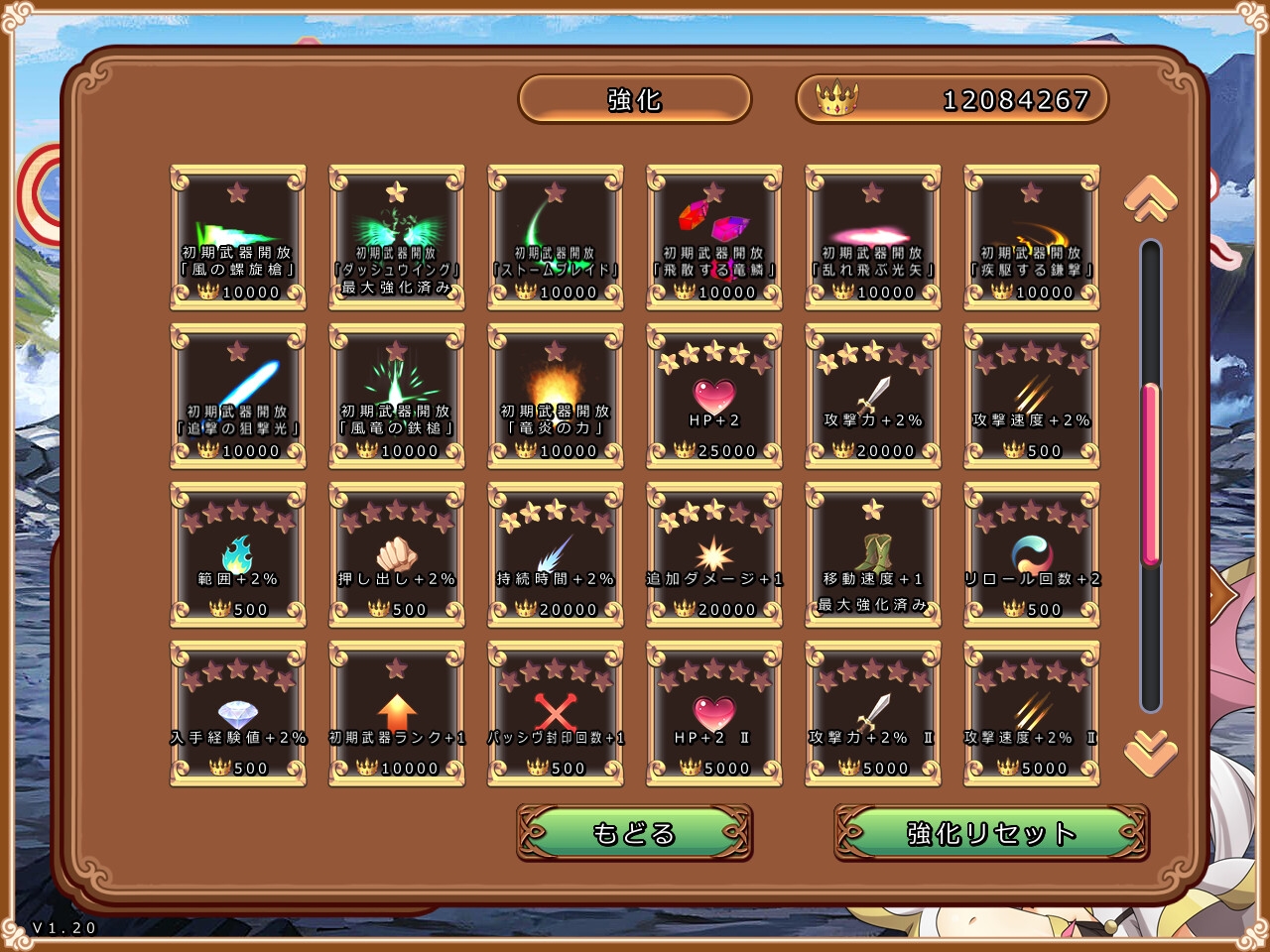
Task: Unlock the 竜炎の力 weapon upgrade
Action: pyautogui.click(x=556, y=397)
